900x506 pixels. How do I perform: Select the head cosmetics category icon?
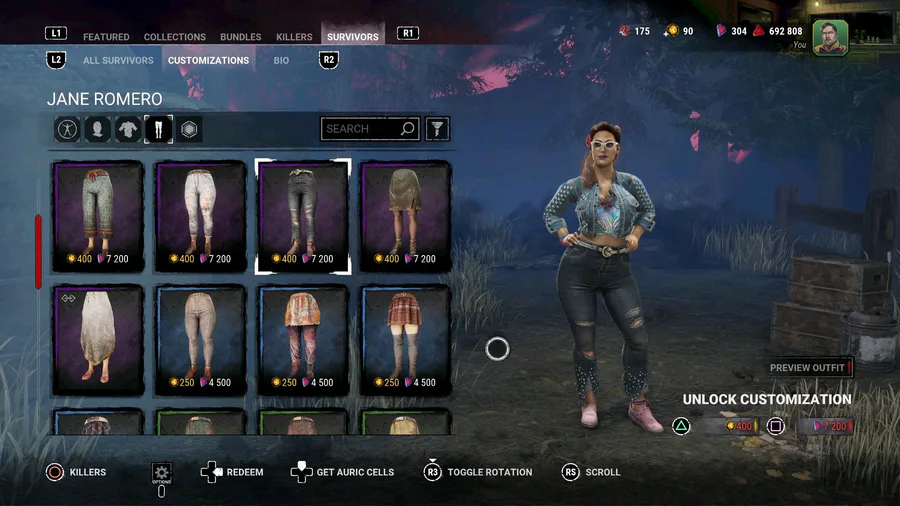(x=97, y=129)
